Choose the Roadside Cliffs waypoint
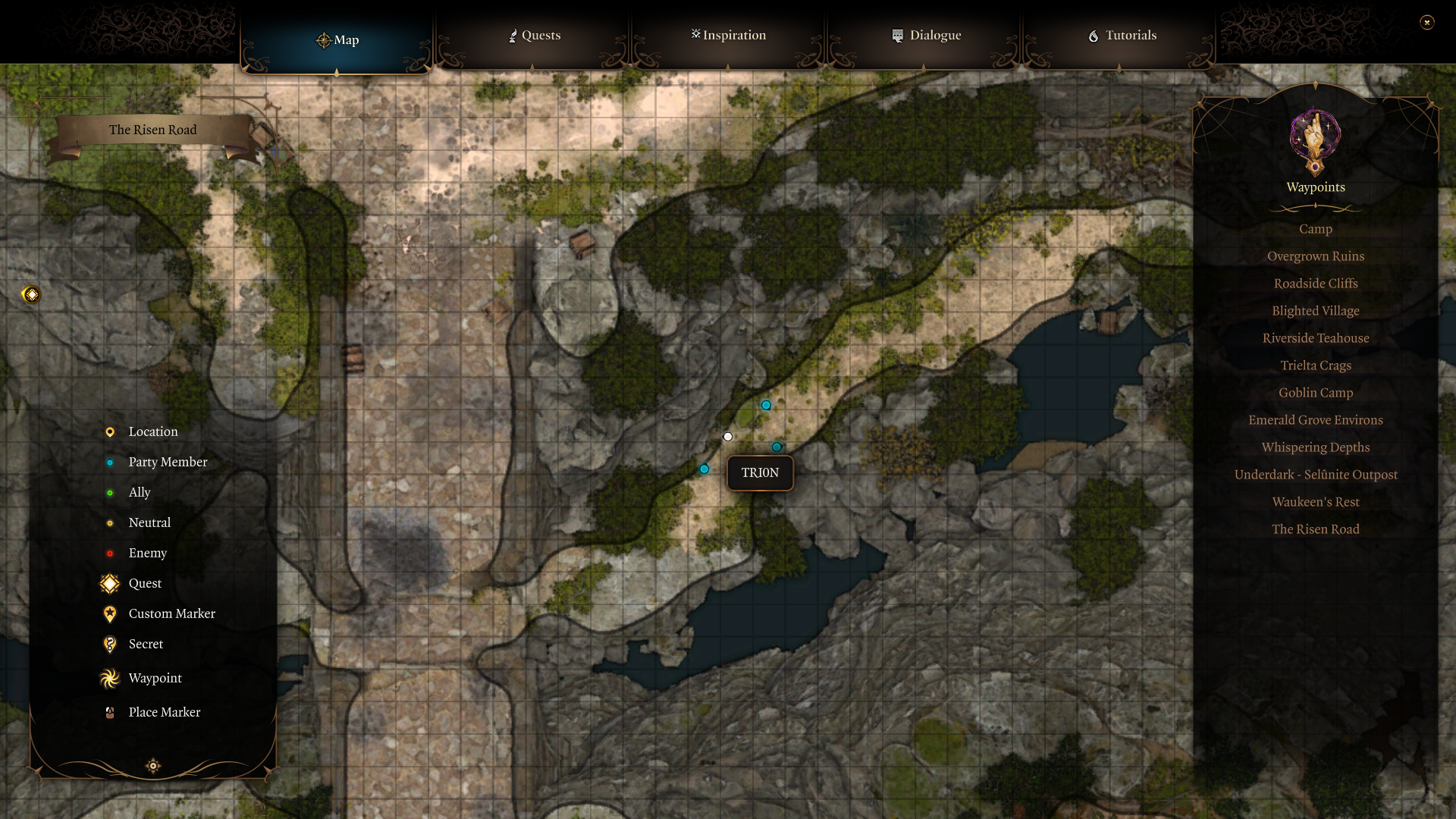 [1315, 284]
